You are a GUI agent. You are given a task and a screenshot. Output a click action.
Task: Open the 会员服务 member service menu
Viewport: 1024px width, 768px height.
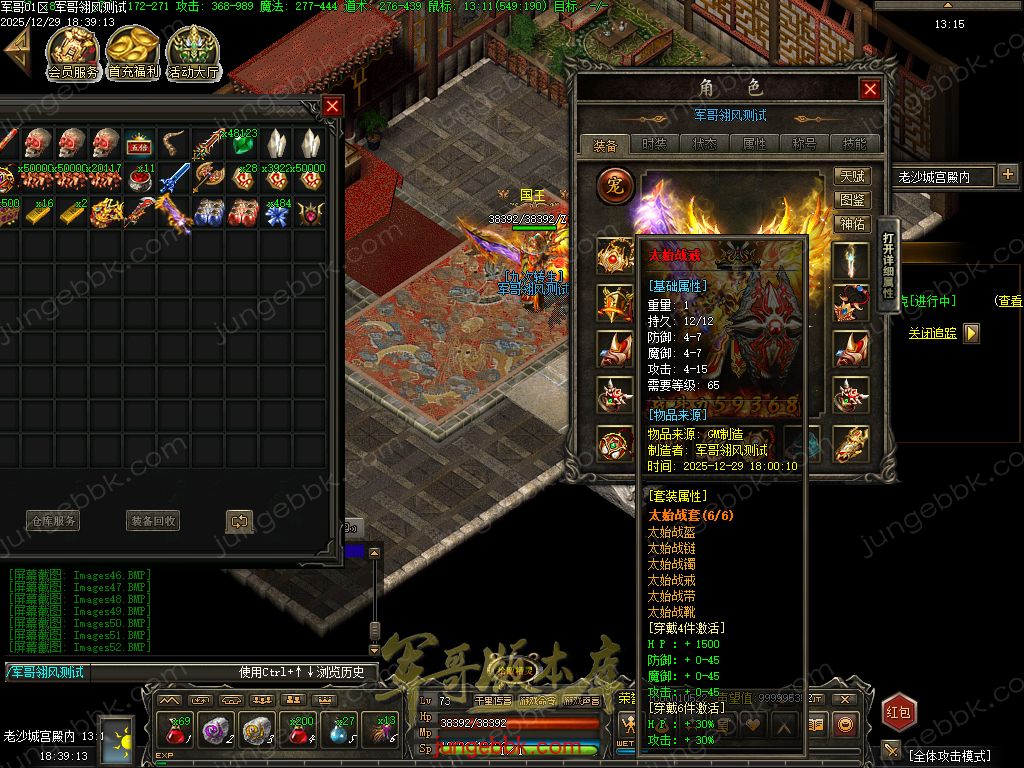73,53
